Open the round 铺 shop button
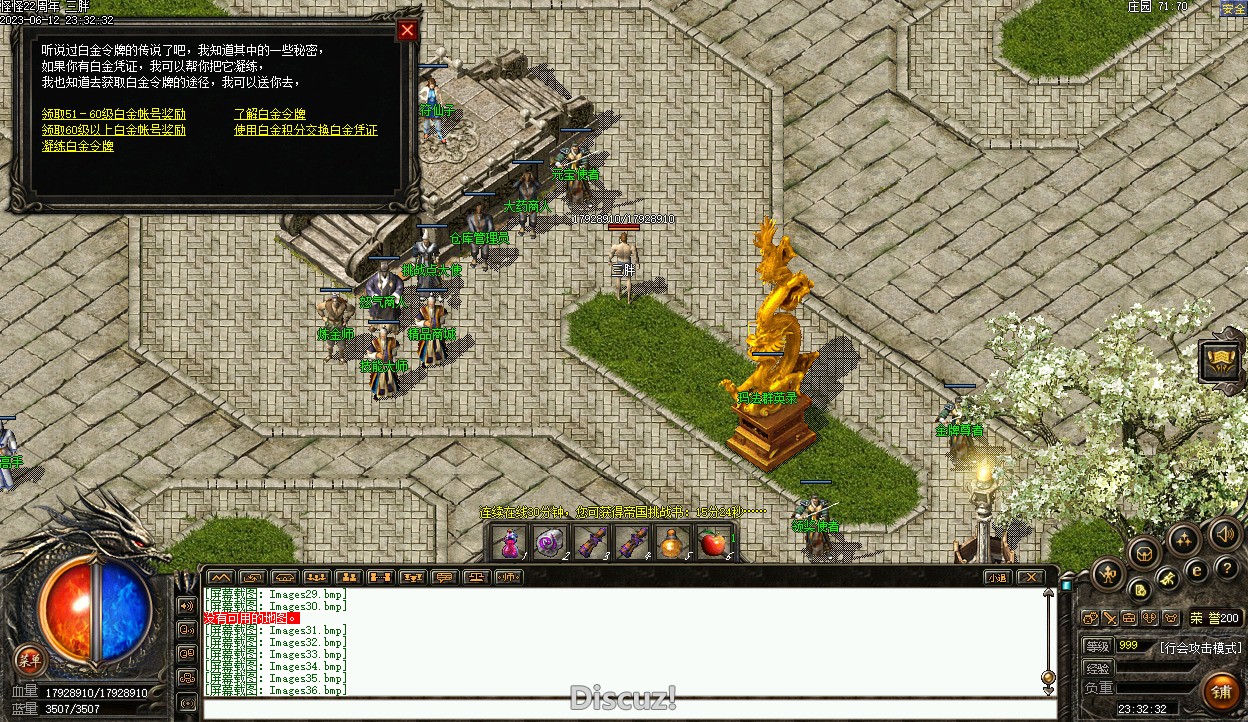1248x722 pixels. [x=1221, y=691]
